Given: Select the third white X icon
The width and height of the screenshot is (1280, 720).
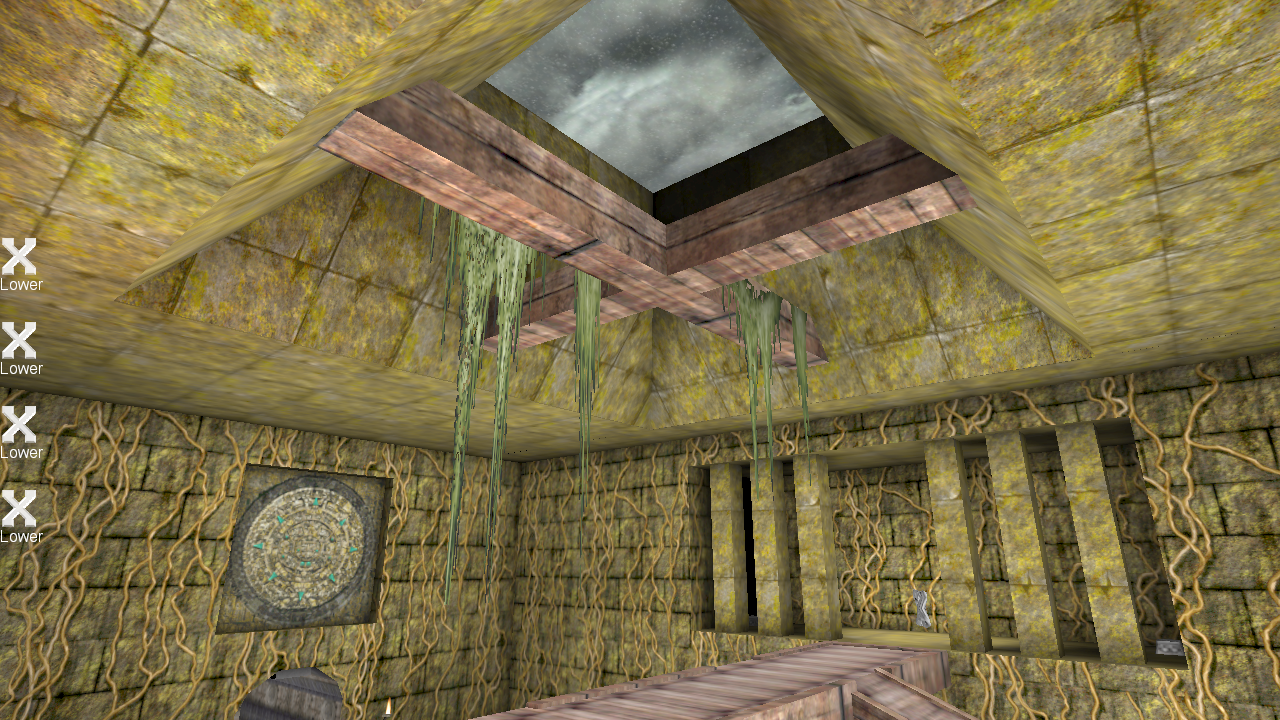Looking at the screenshot, I should pyautogui.click(x=21, y=424).
